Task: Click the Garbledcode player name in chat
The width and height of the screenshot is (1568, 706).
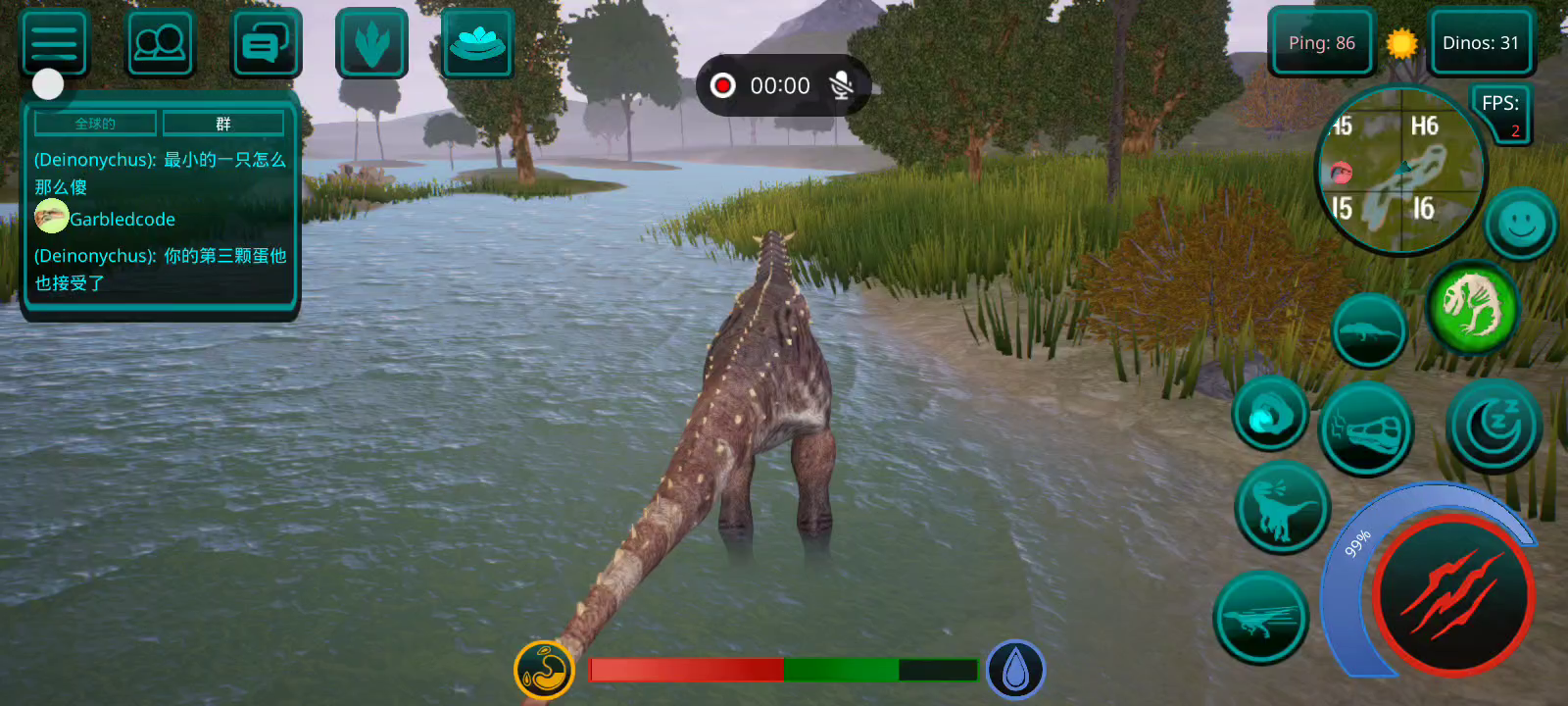Action: click(x=122, y=220)
